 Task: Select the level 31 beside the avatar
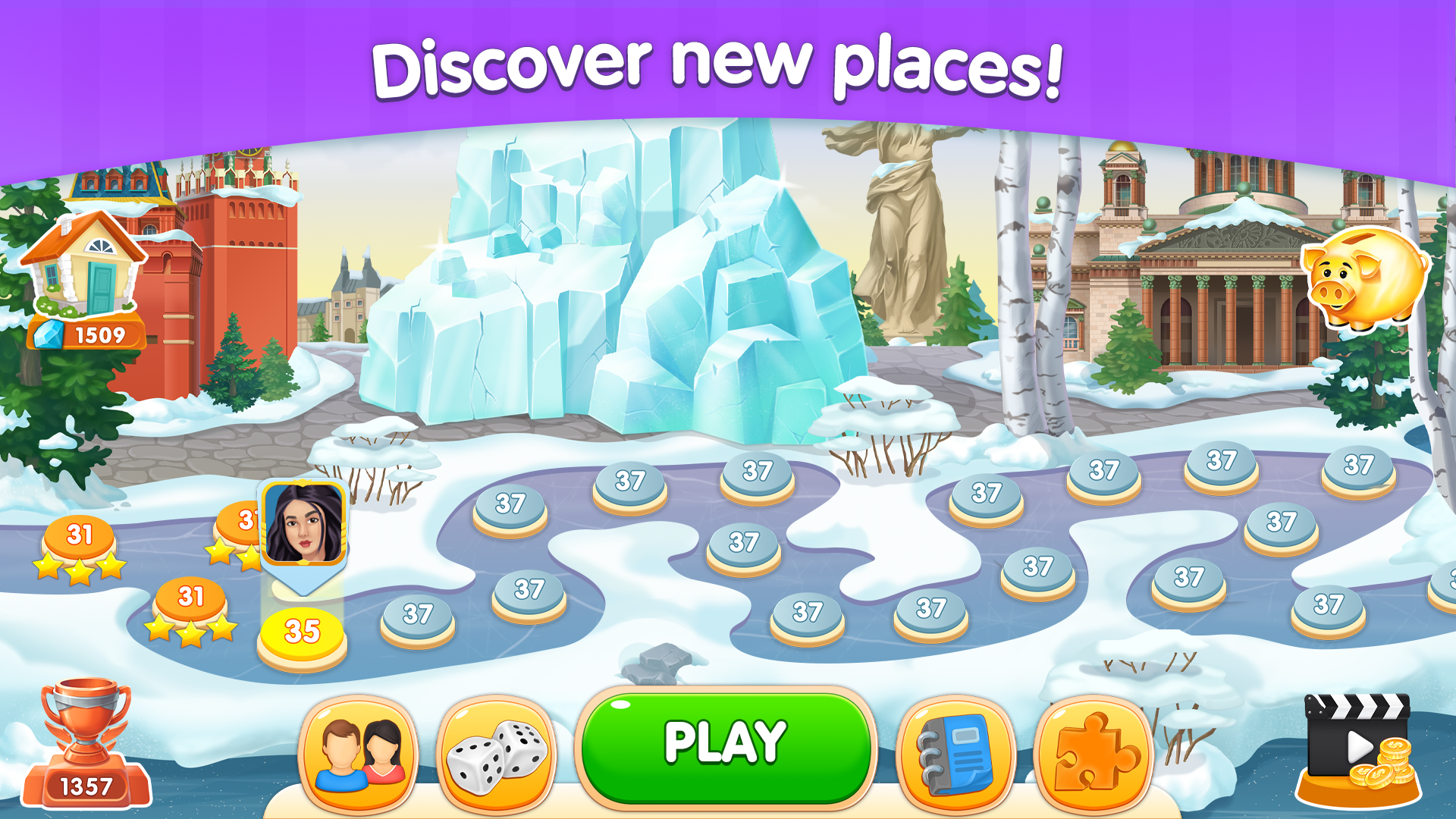click(x=244, y=519)
